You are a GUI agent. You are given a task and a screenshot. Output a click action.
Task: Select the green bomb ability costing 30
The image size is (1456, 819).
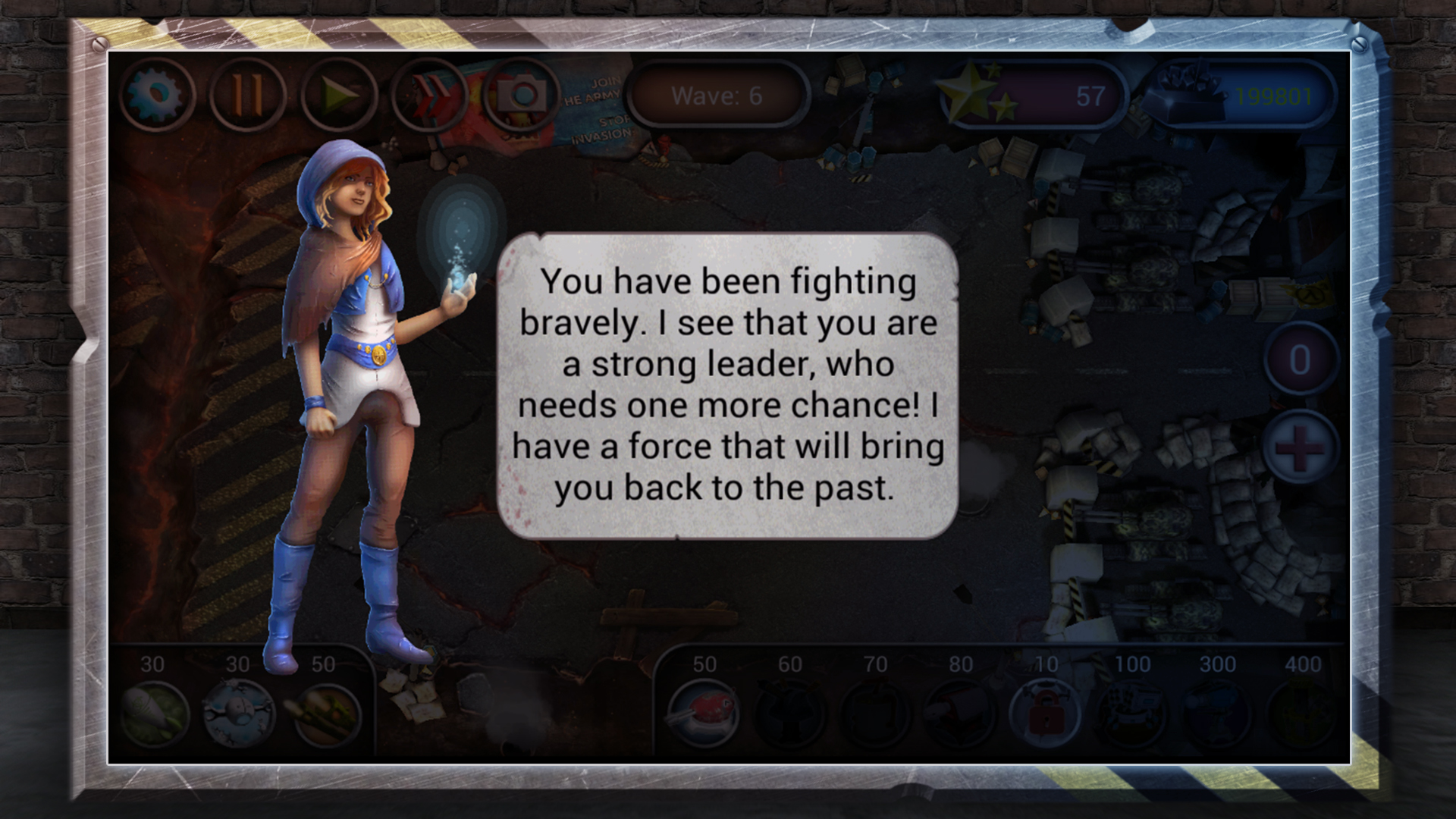click(x=155, y=713)
